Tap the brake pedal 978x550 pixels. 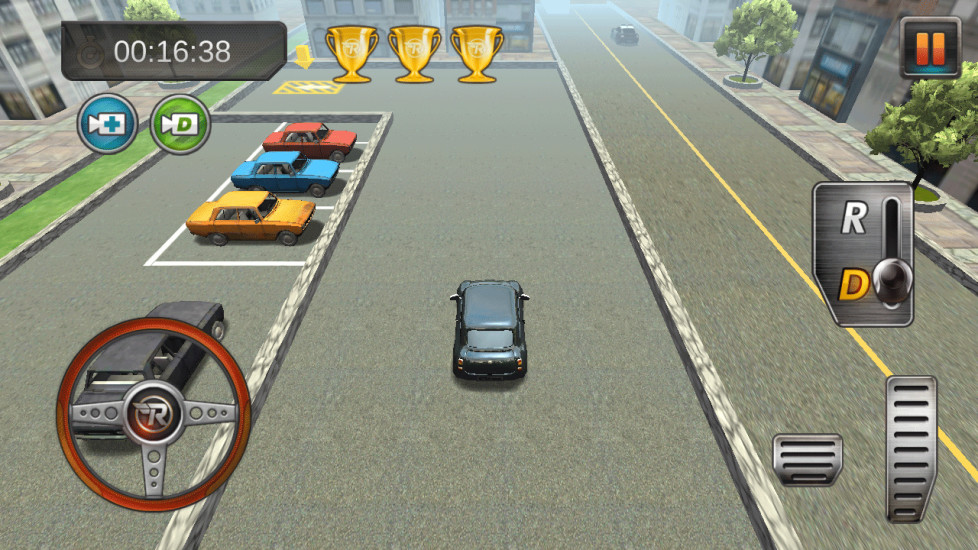tap(807, 459)
